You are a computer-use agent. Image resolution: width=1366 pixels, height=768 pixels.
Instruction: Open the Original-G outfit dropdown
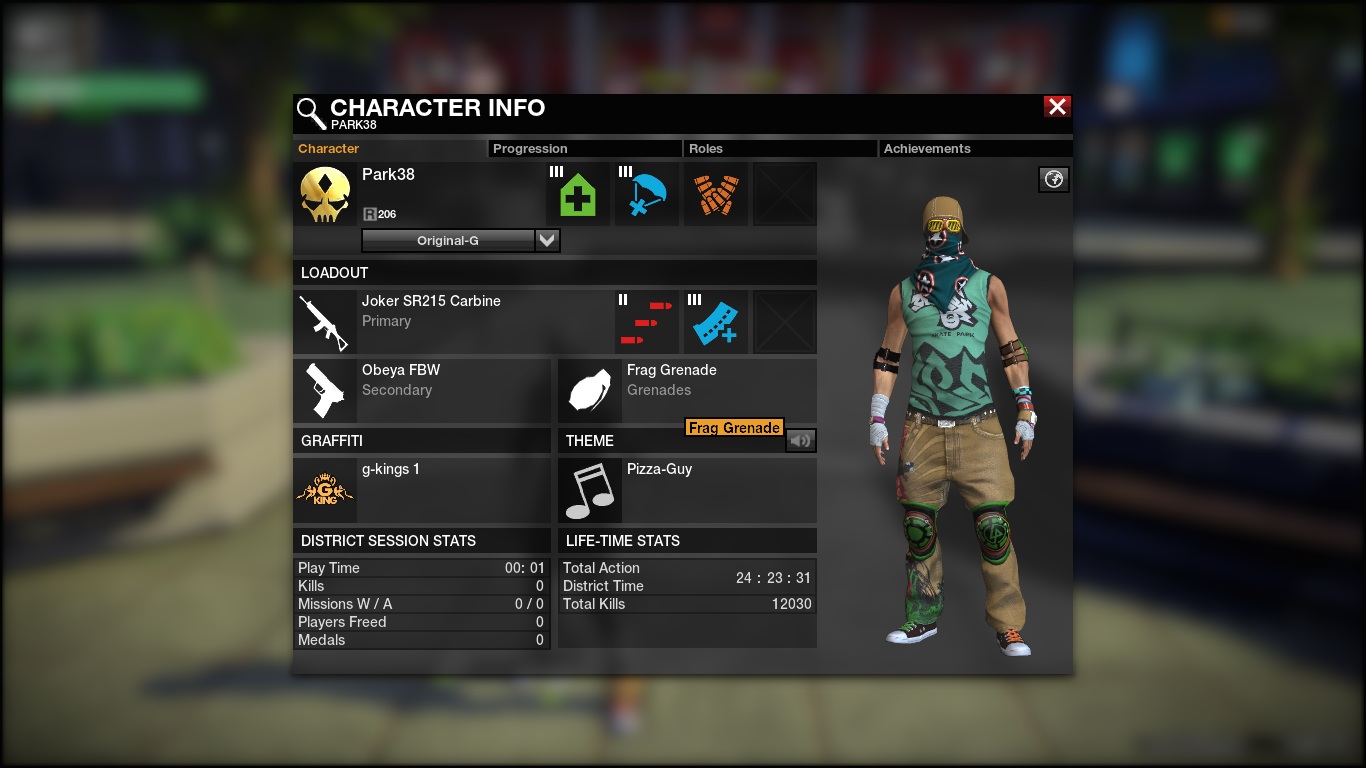pos(547,240)
